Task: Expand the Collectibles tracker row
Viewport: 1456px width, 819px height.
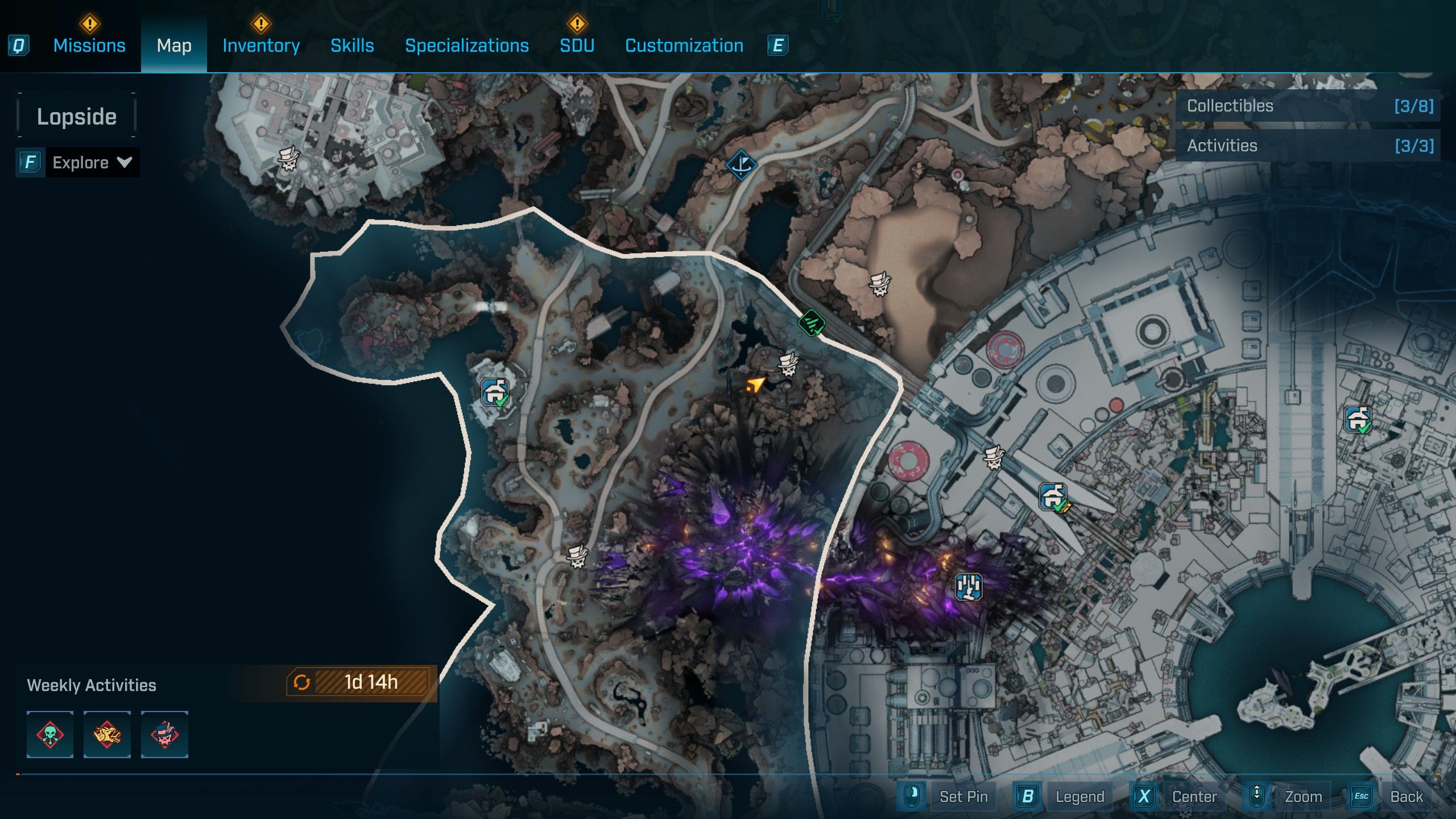Action: point(1308,106)
